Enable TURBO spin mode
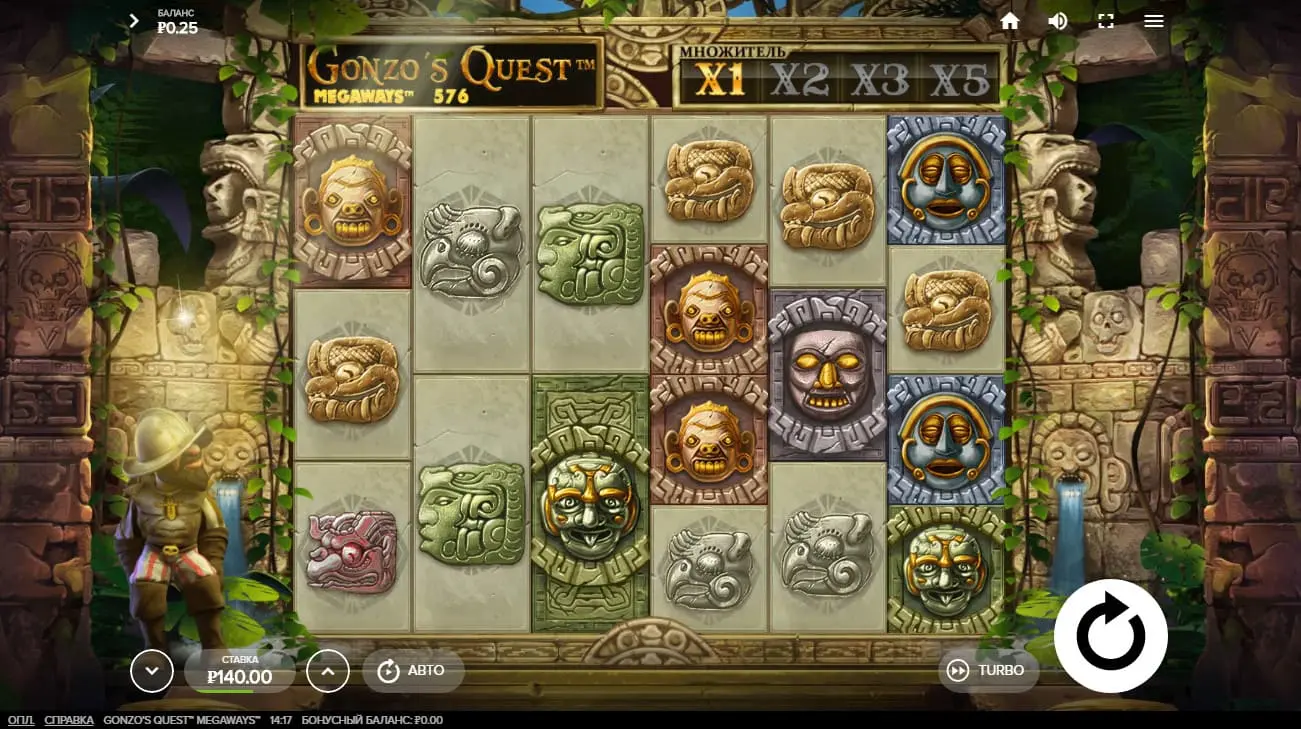Image resolution: width=1301 pixels, height=729 pixels. pyautogui.click(x=986, y=670)
